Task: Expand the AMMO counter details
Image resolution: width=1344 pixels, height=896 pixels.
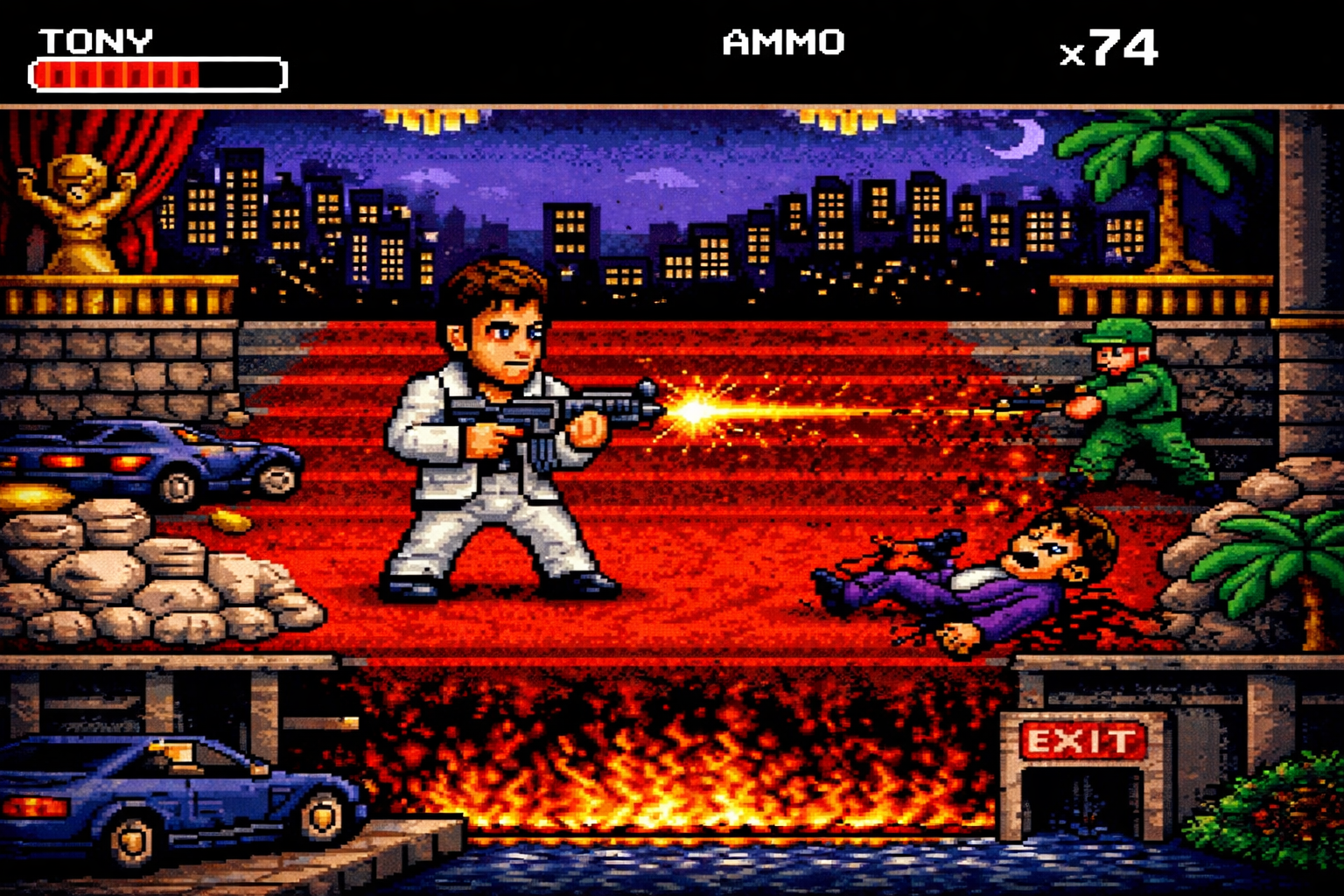Action: (x=781, y=44)
